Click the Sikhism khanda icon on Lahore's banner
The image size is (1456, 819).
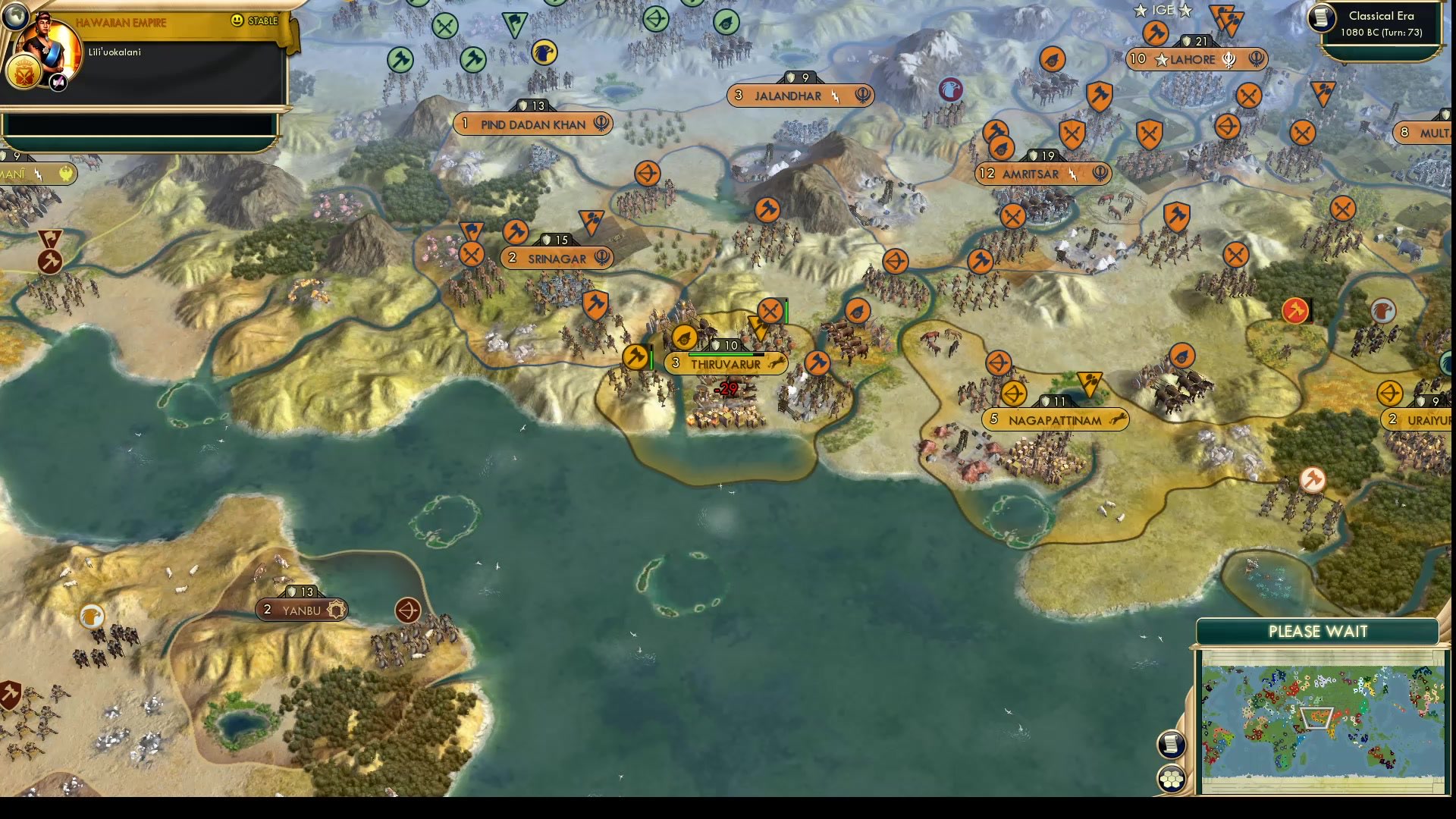pyautogui.click(x=1229, y=61)
